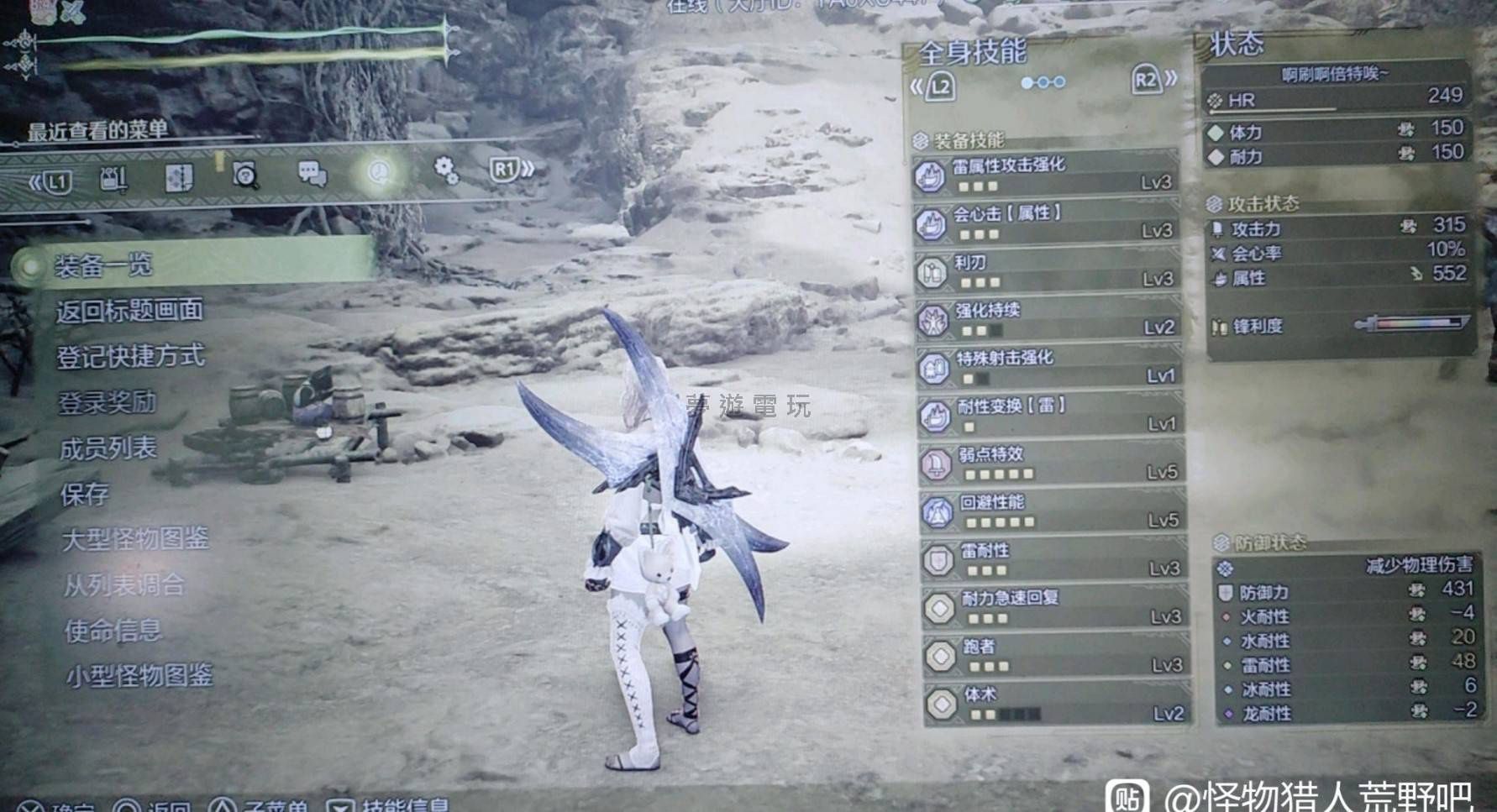Select the 回避性能 skill row
The width and height of the screenshot is (1497, 812).
(x=1053, y=511)
